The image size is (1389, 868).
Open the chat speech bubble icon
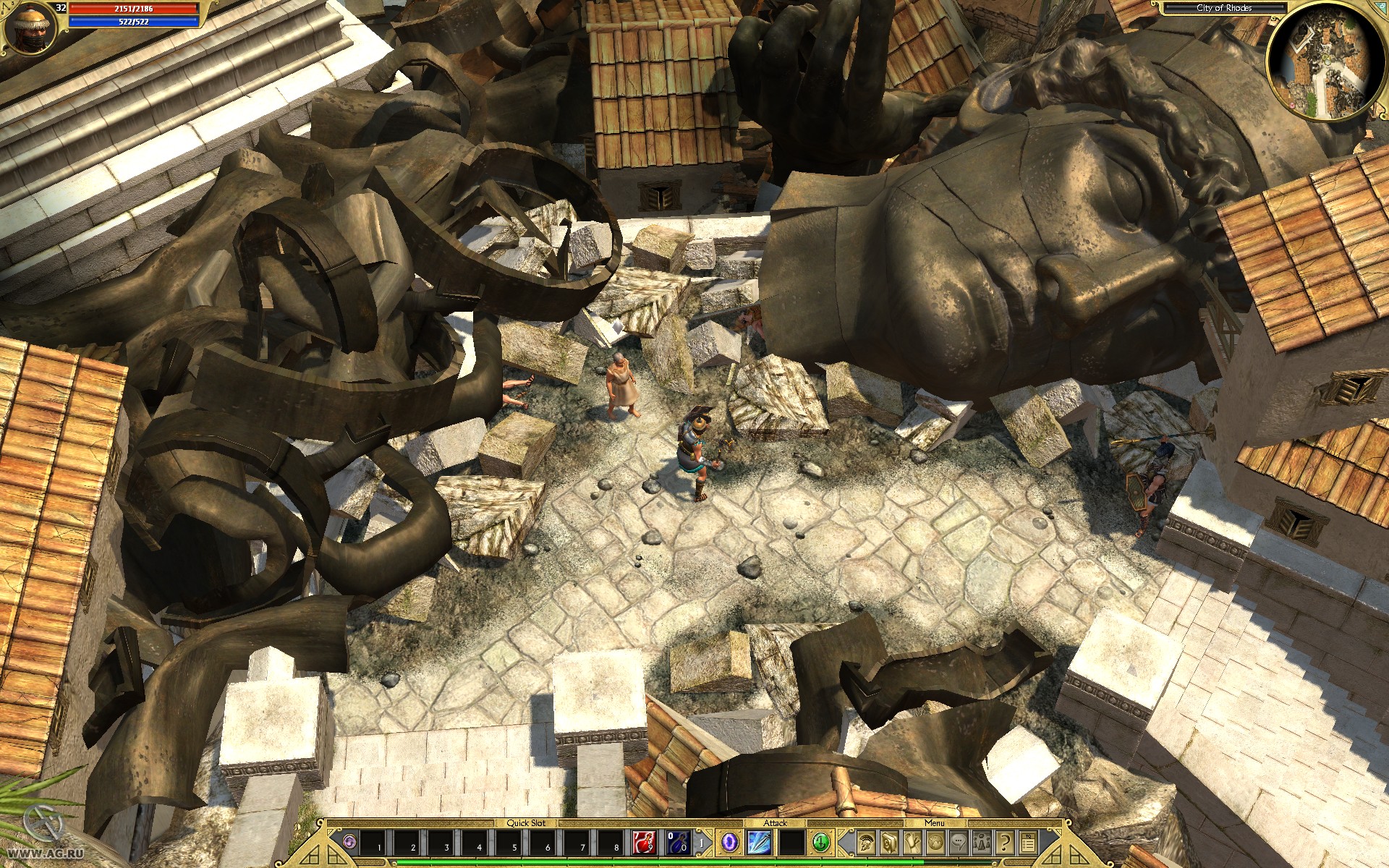coord(957,843)
